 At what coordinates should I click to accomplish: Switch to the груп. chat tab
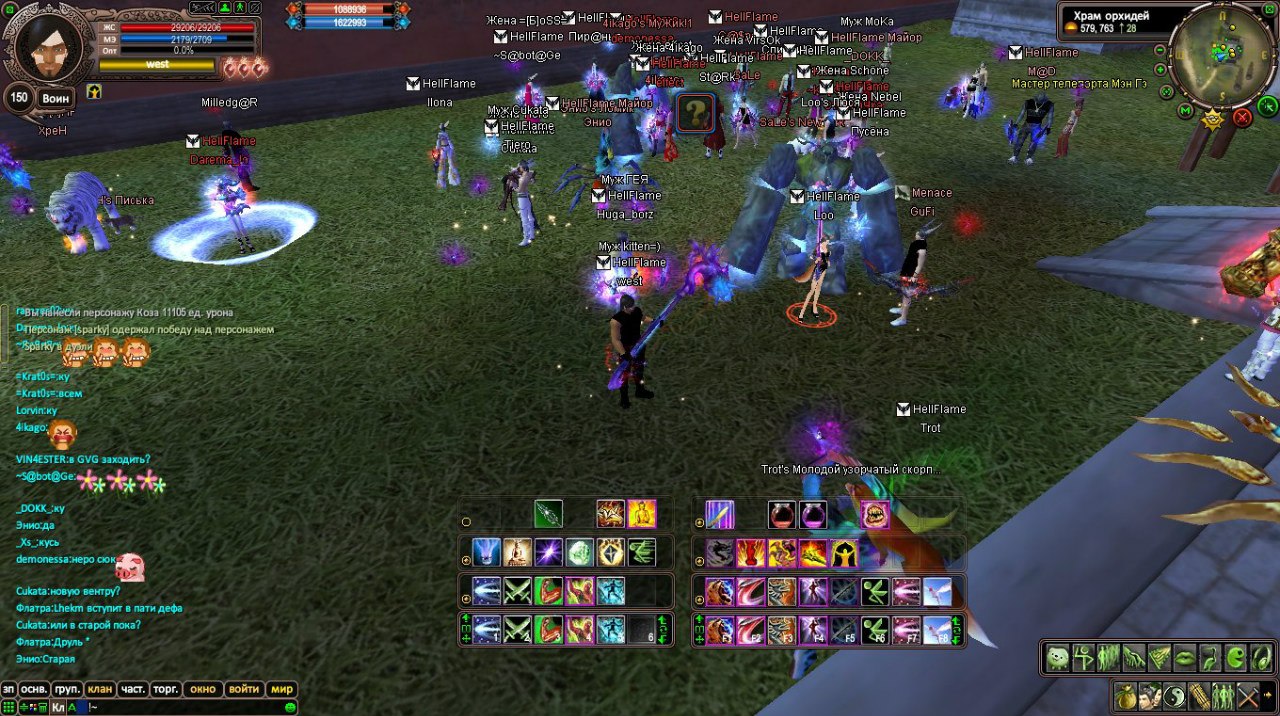[x=67, y=689]
